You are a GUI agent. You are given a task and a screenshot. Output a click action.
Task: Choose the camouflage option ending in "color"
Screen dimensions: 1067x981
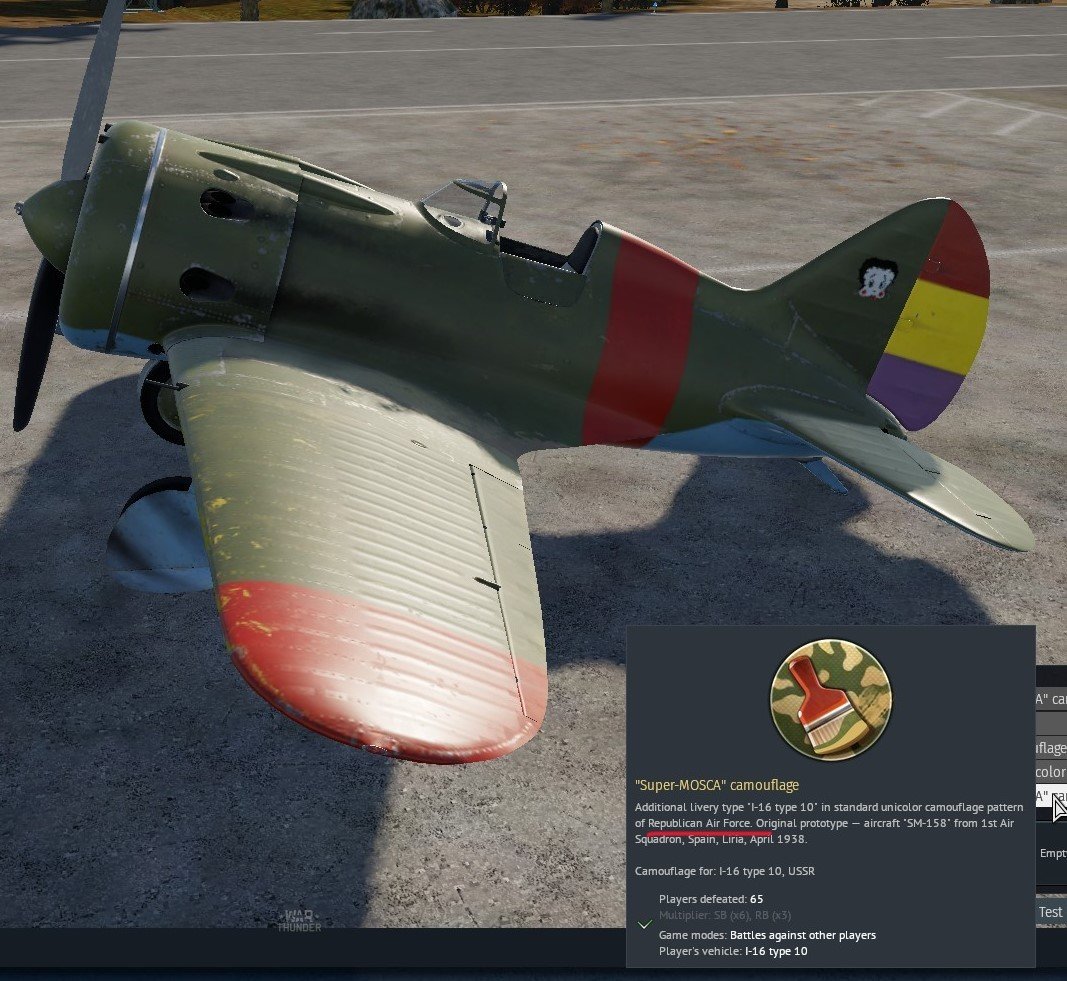pyautogui.click(x=1051, y=772)
